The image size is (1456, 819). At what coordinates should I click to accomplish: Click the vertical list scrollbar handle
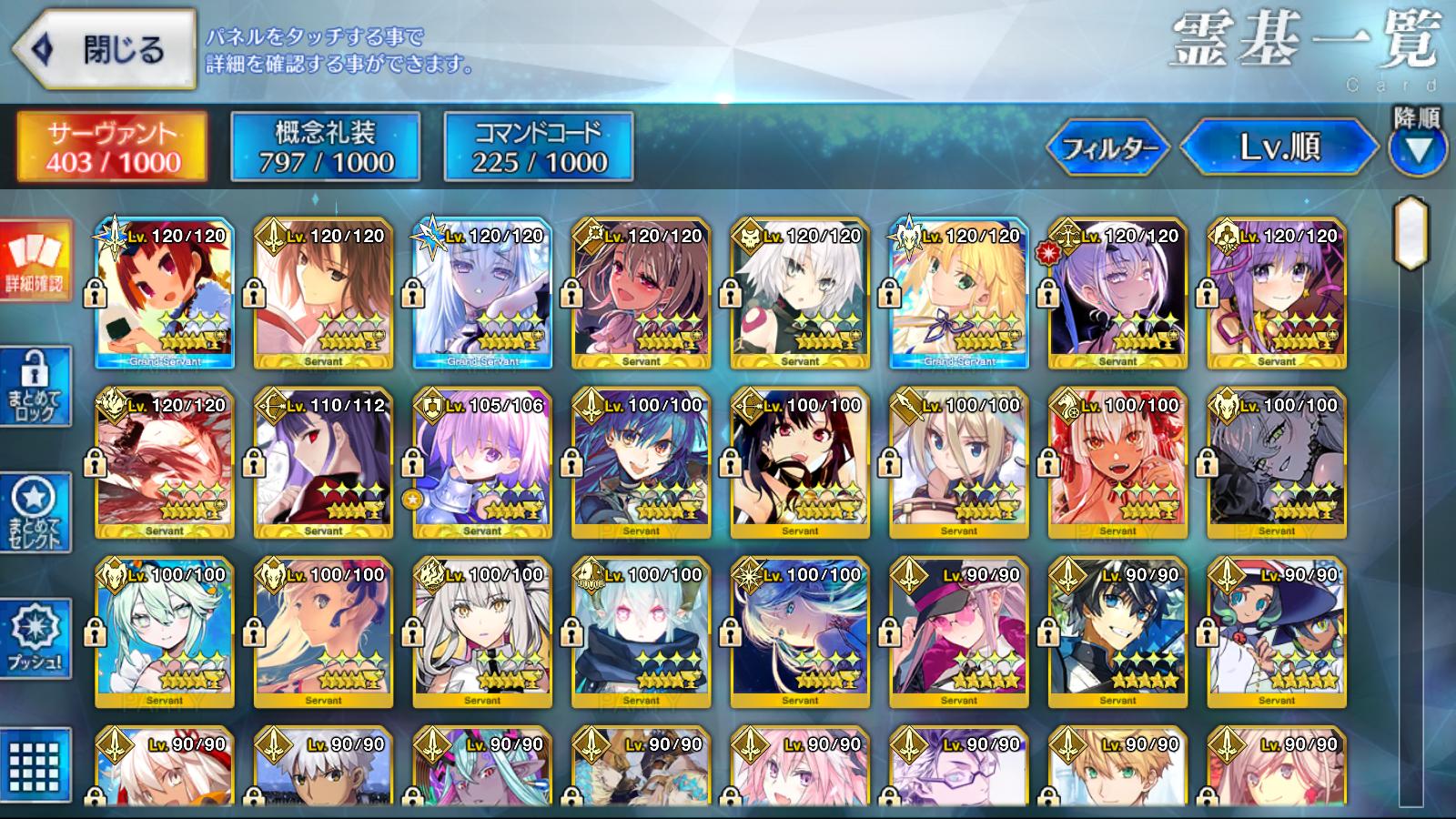(x=1411, y=233)
